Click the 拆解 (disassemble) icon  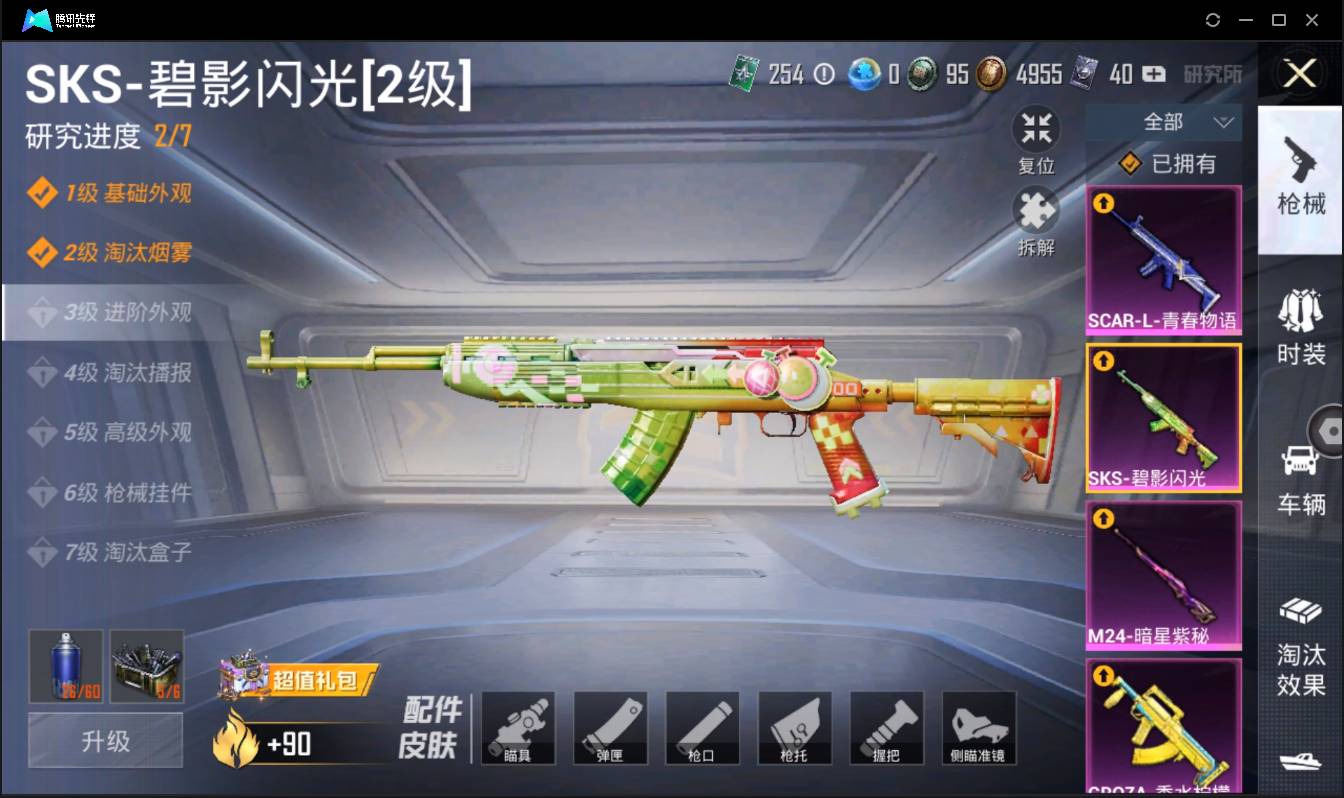pos(1036,213)
